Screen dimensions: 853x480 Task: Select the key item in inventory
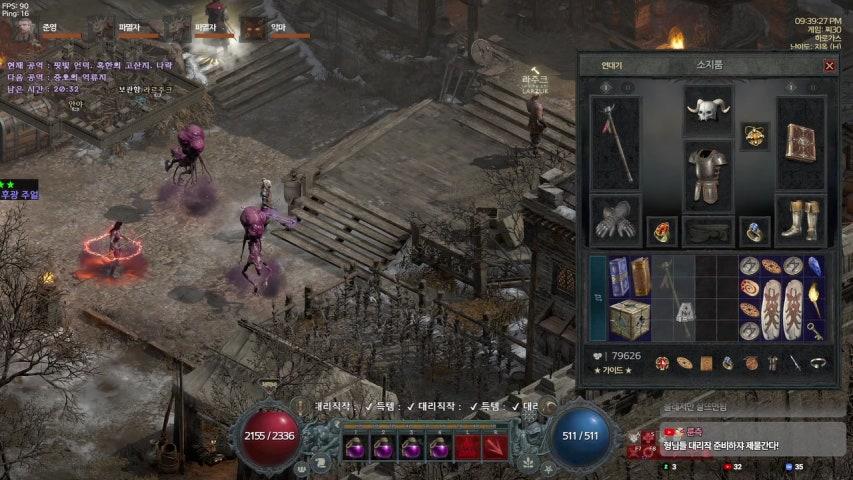[815, 328]
